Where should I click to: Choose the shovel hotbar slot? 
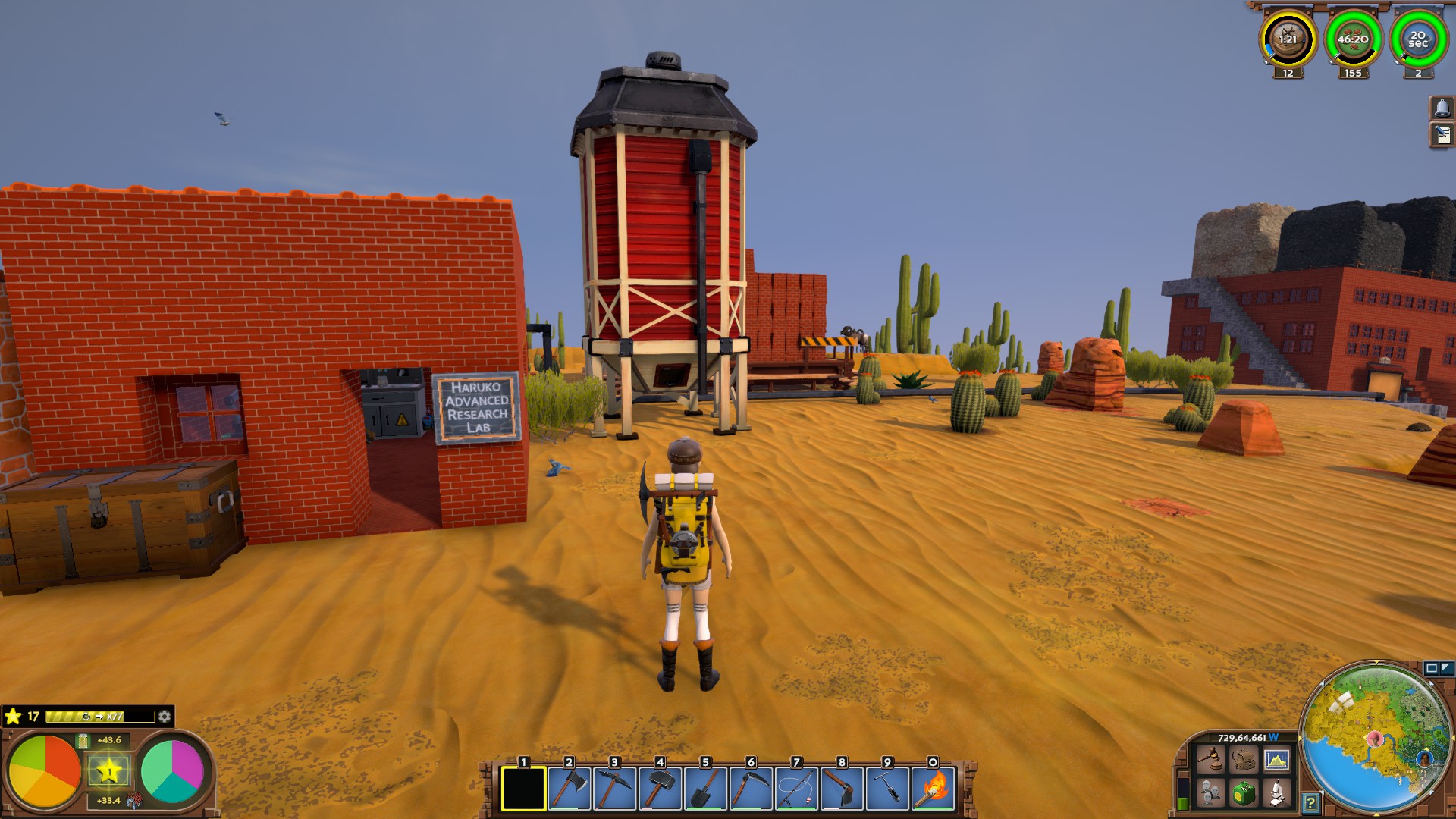(705, 789)
